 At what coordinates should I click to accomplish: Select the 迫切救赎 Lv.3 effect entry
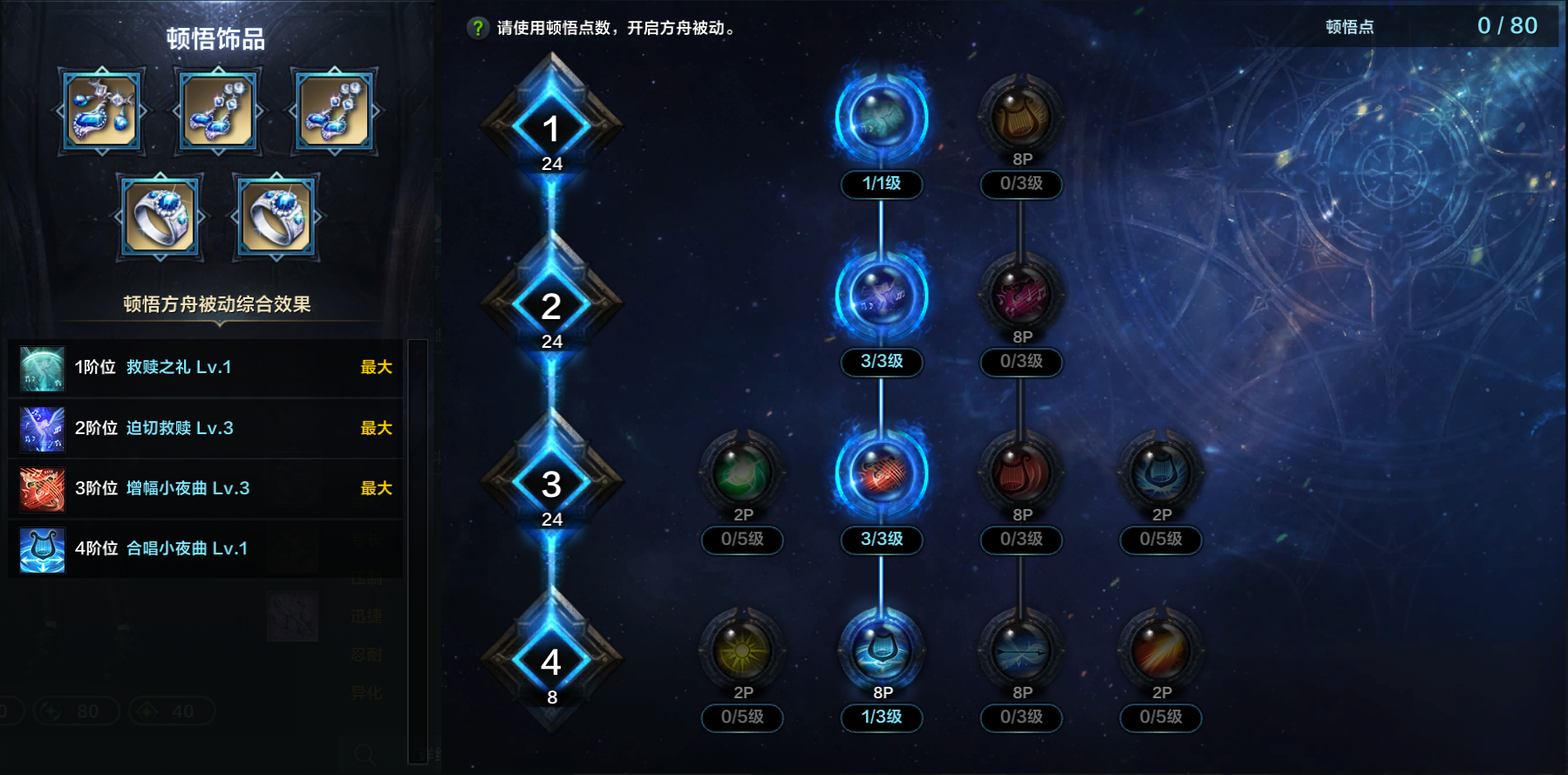point(205,428)
